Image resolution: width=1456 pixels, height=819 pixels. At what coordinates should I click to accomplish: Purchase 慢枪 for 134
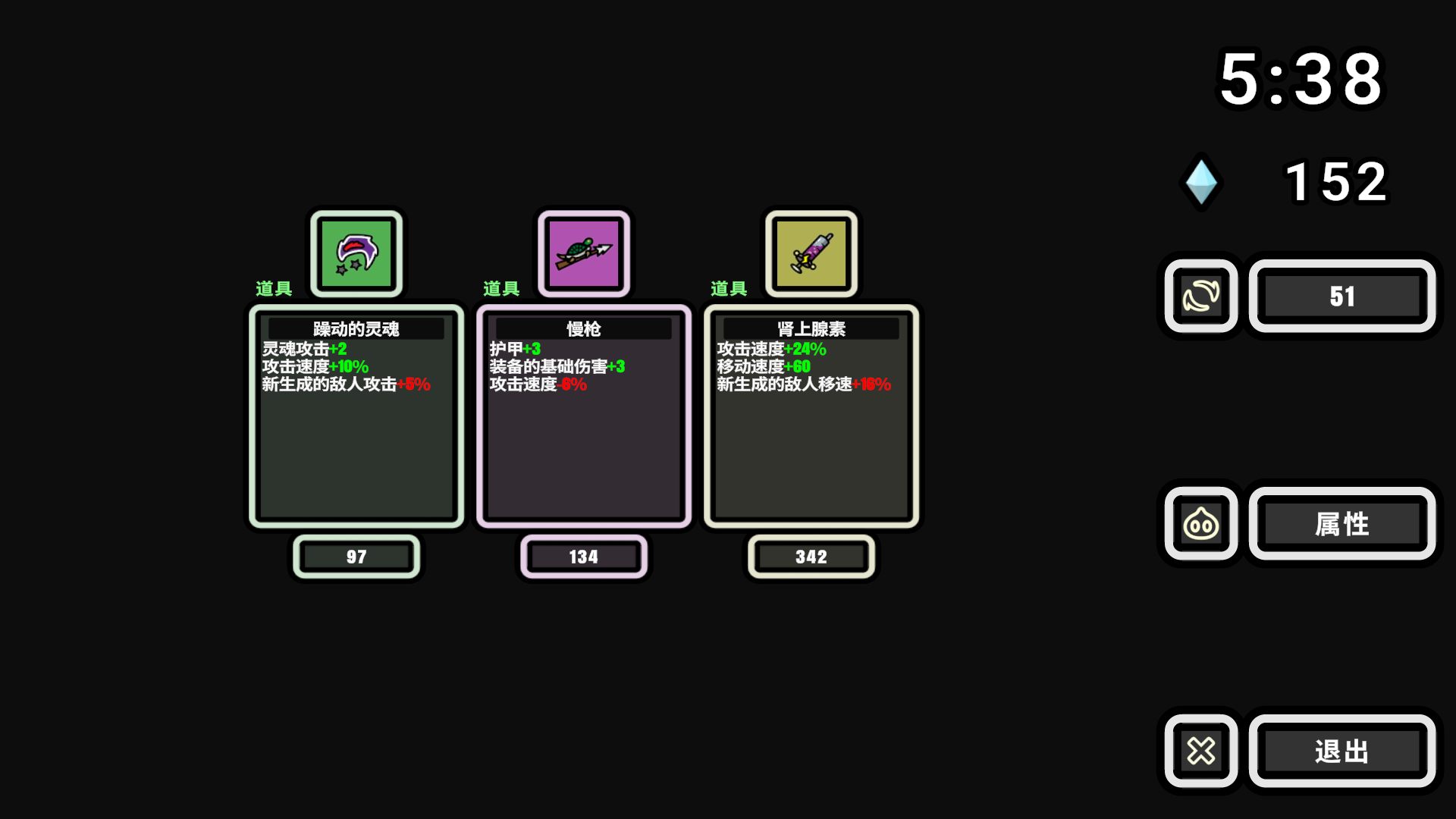[x=583, y=557]
